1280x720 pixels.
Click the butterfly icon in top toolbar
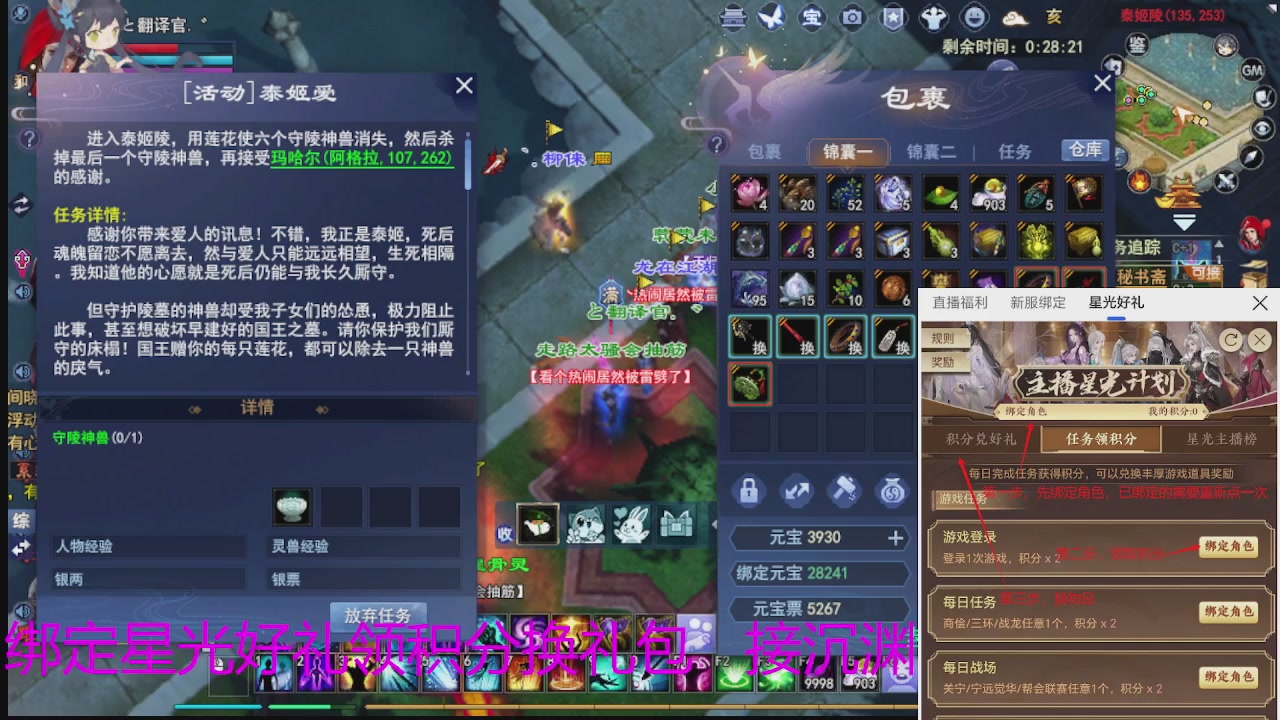(x=773, y=15)
